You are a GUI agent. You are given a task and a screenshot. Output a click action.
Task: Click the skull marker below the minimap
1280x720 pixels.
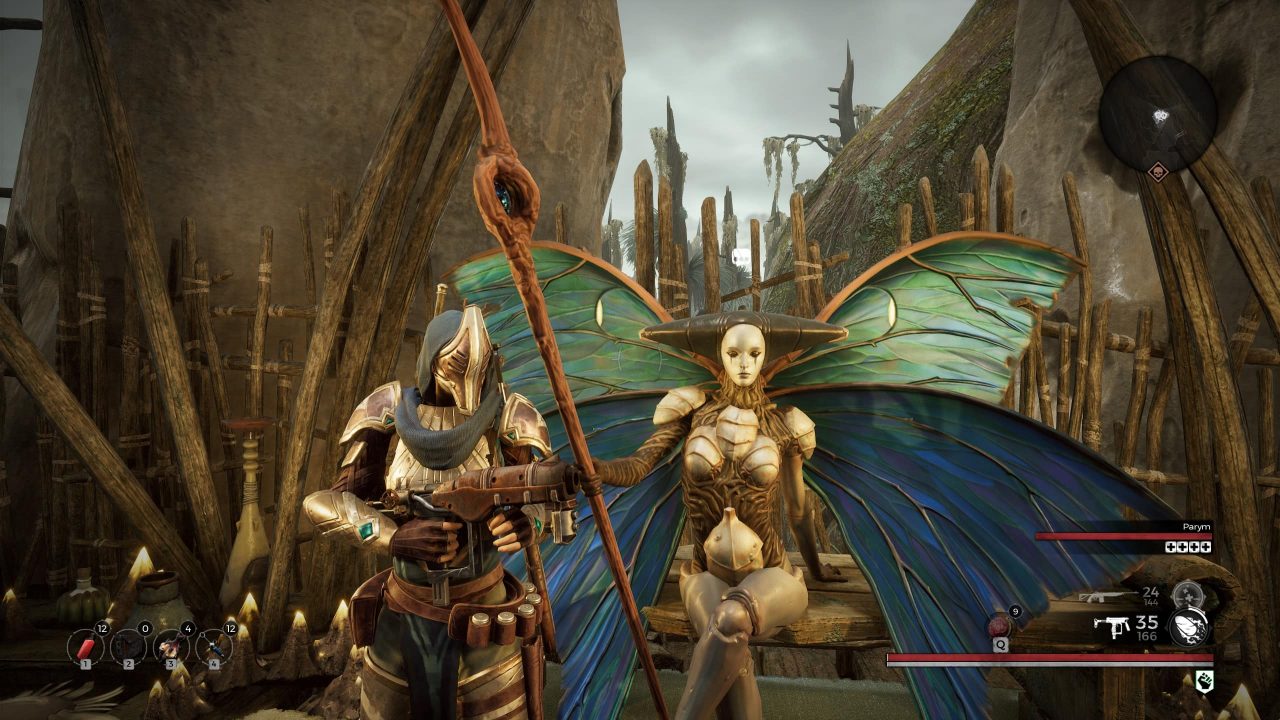[1157, 171]
